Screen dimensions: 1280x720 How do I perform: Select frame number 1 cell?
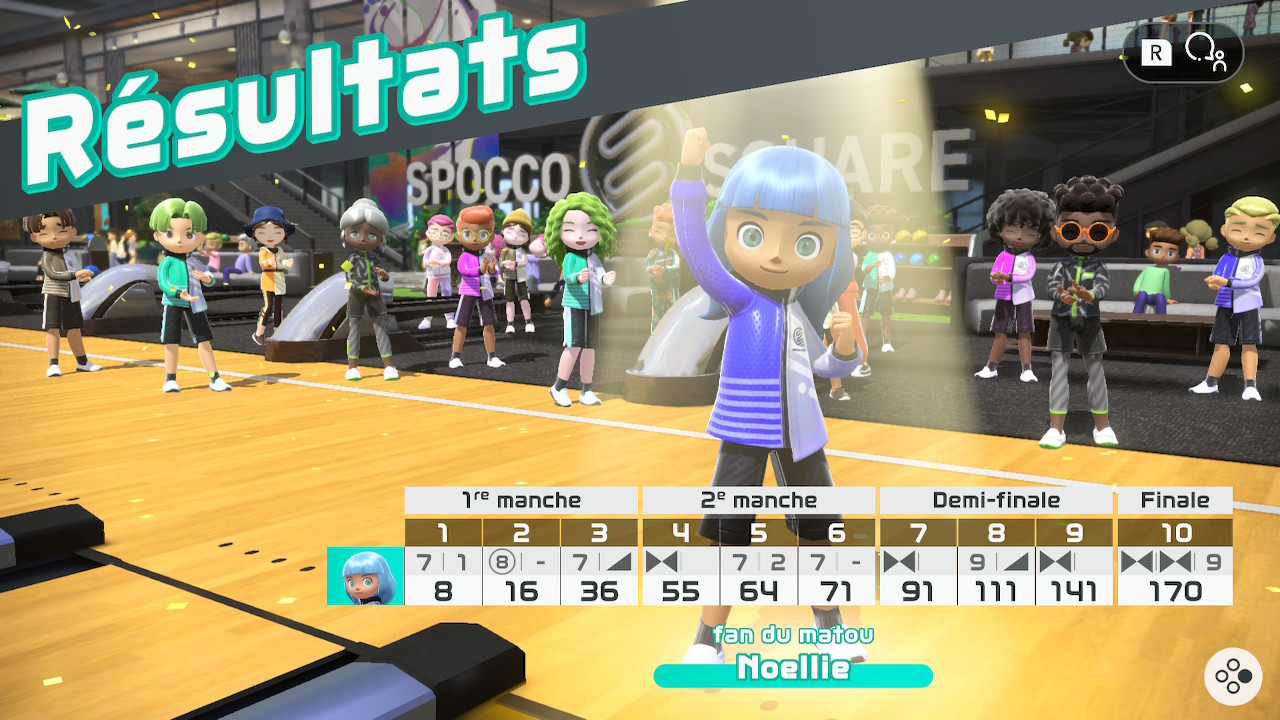pyautogui.click(x=442, y=533)
